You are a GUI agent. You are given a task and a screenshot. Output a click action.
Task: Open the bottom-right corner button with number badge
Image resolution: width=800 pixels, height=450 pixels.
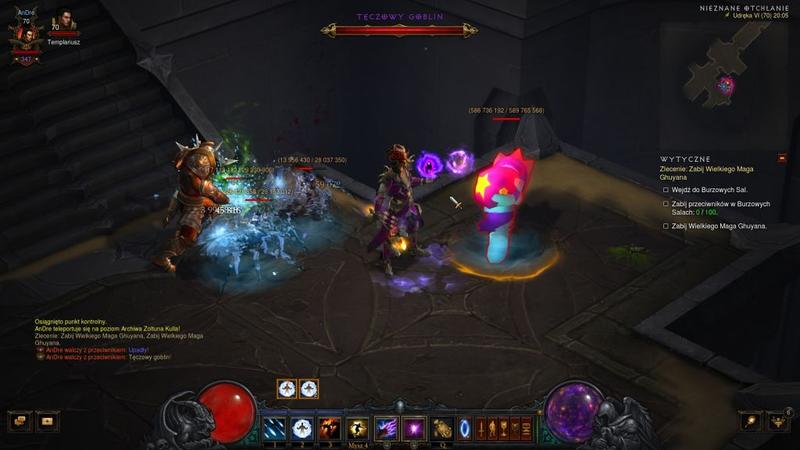tap(778, 421)
